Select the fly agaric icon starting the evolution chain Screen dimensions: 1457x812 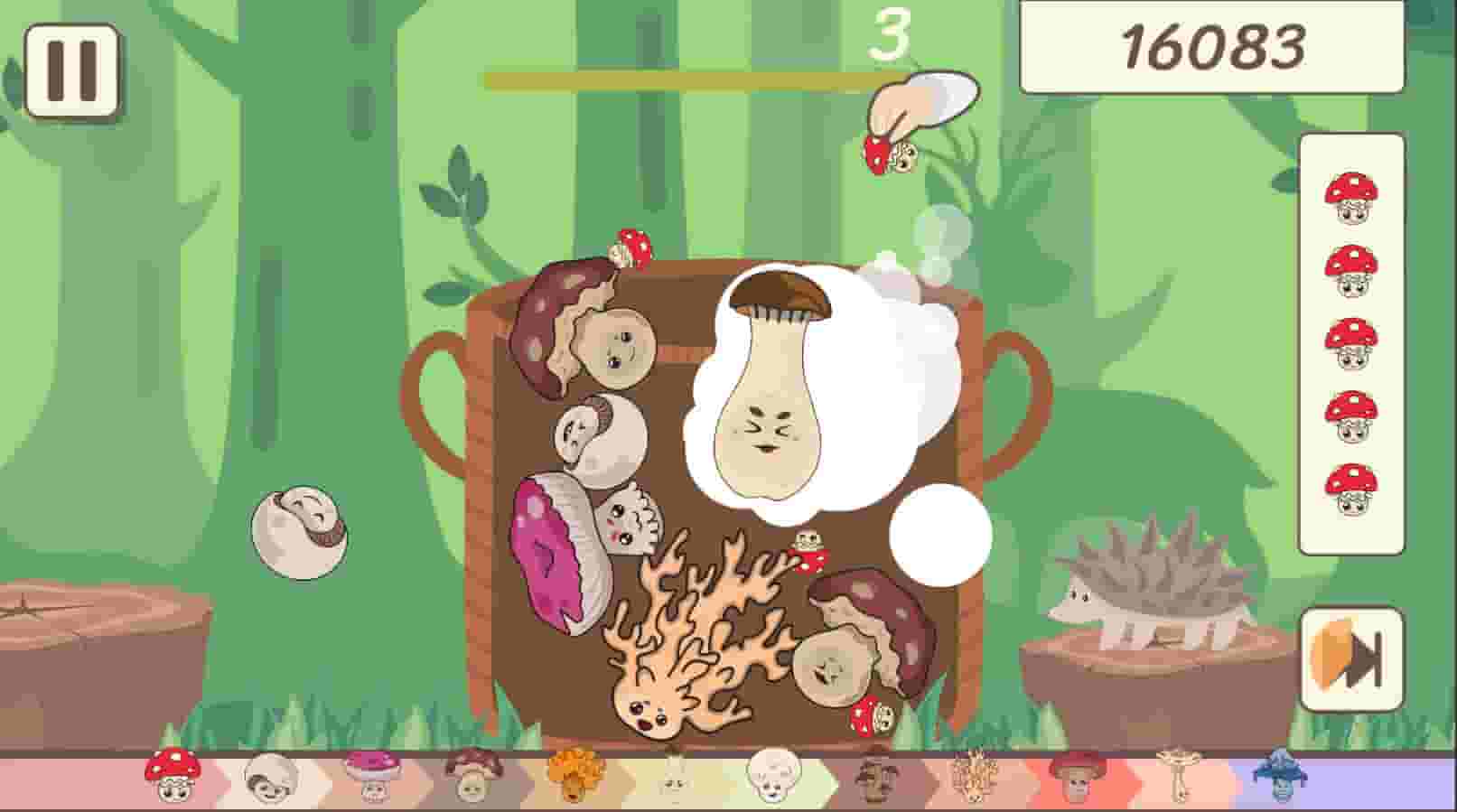172,775
